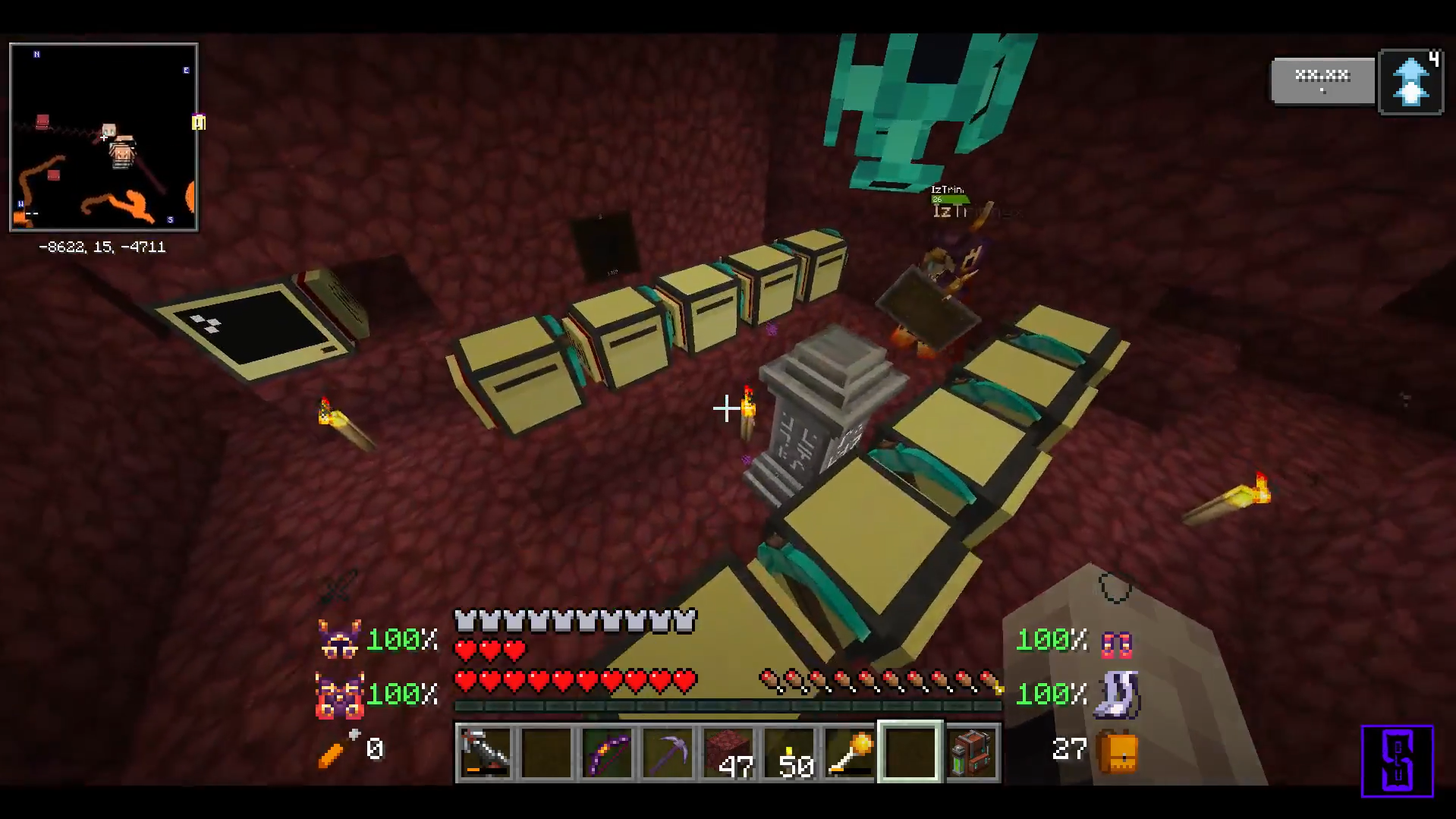
Task: Select the torch stack of 50
Action: coord(789,752)
